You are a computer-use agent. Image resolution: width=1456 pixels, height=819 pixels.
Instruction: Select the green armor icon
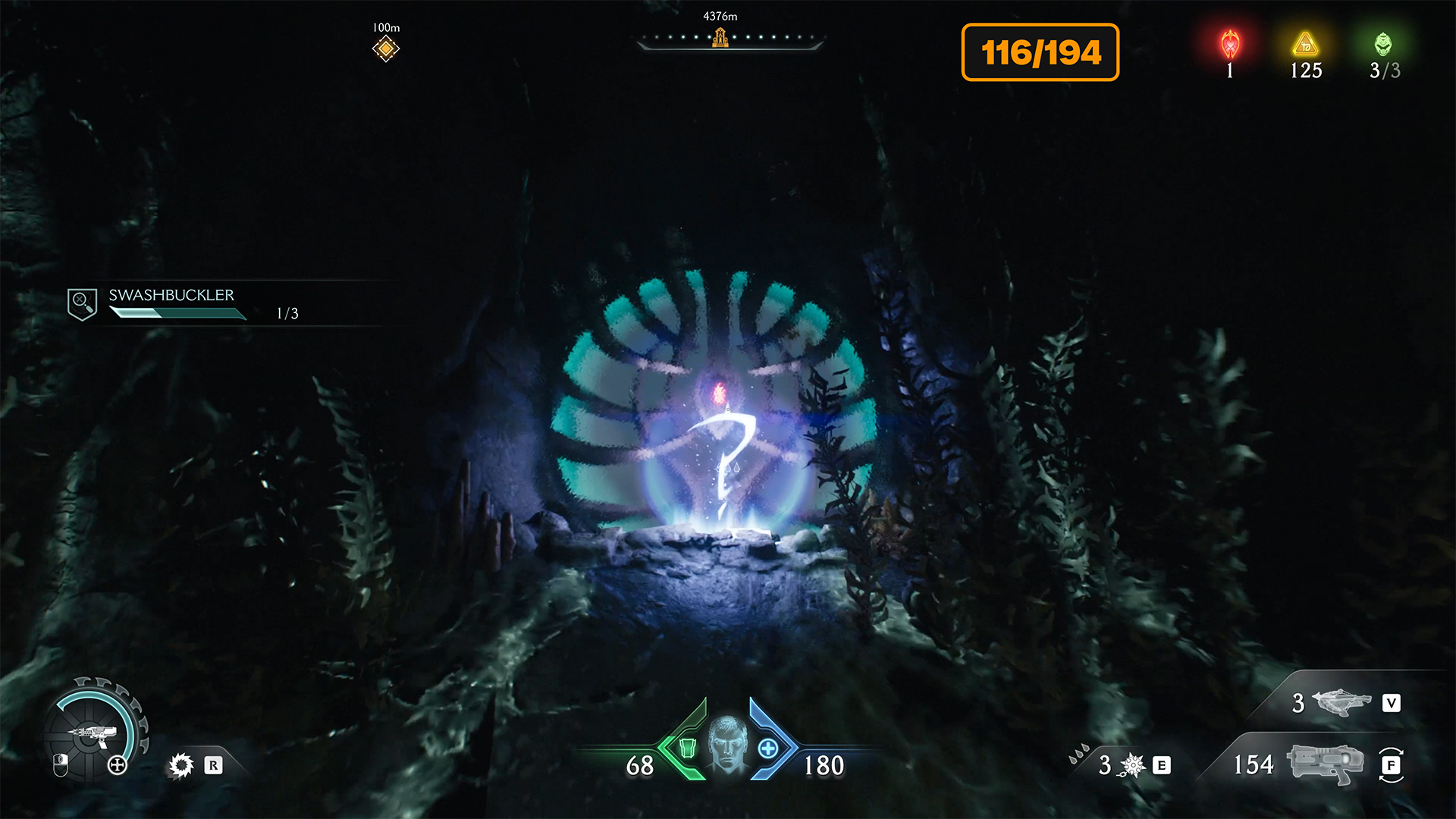tap(687, 748)
